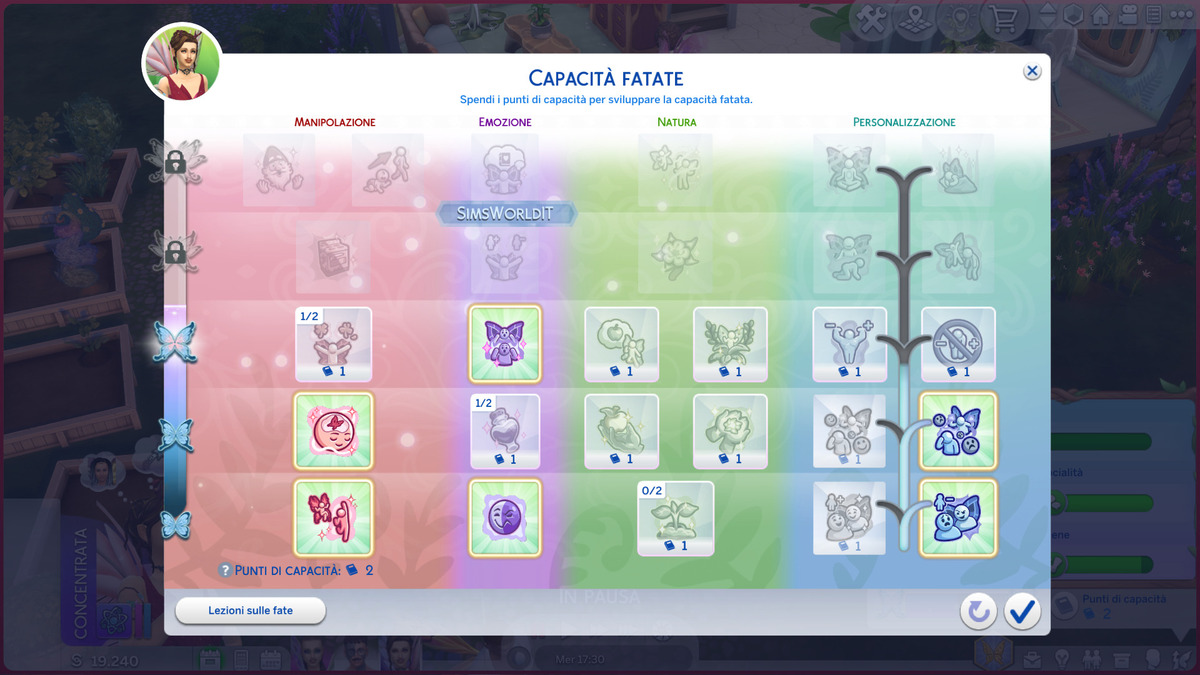Unlock the fairy with plus and minus ability
1200x675 pixels.
click(849, 344)
